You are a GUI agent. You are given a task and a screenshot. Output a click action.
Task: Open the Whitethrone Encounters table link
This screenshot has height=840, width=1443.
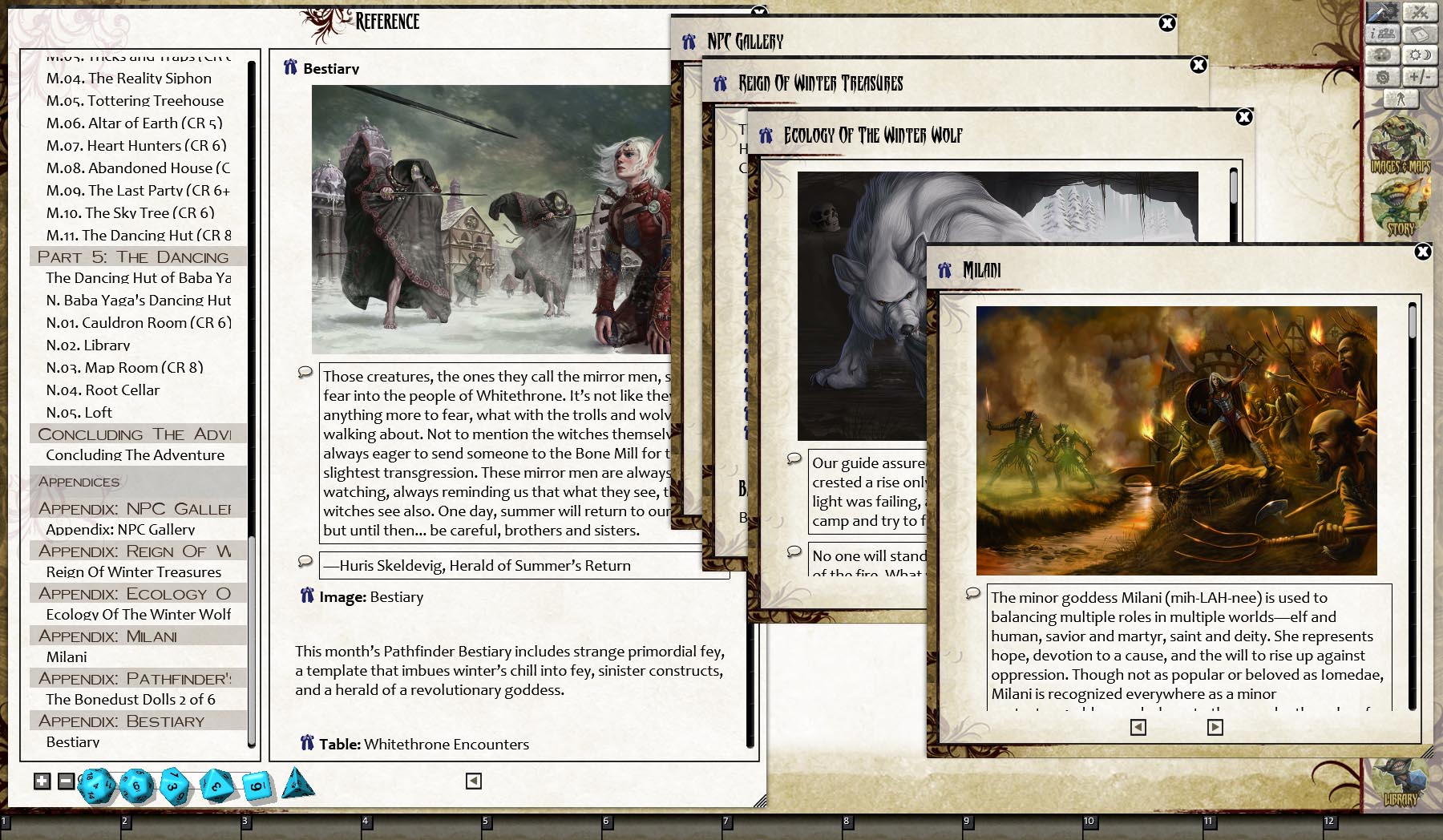(446, 745)
